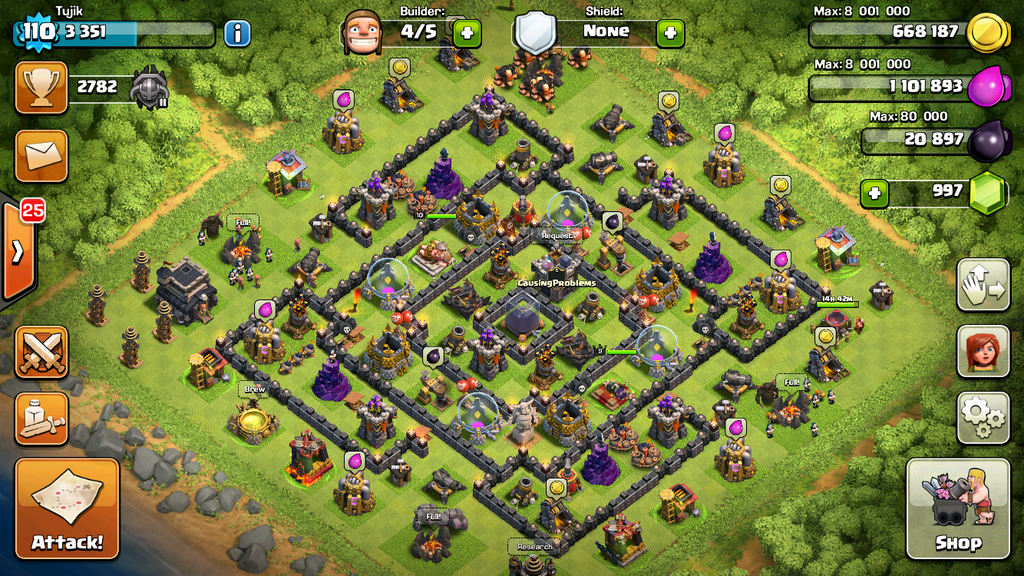Open the Shop
This screenshot has height=576, width=1024.
point(957,508)
